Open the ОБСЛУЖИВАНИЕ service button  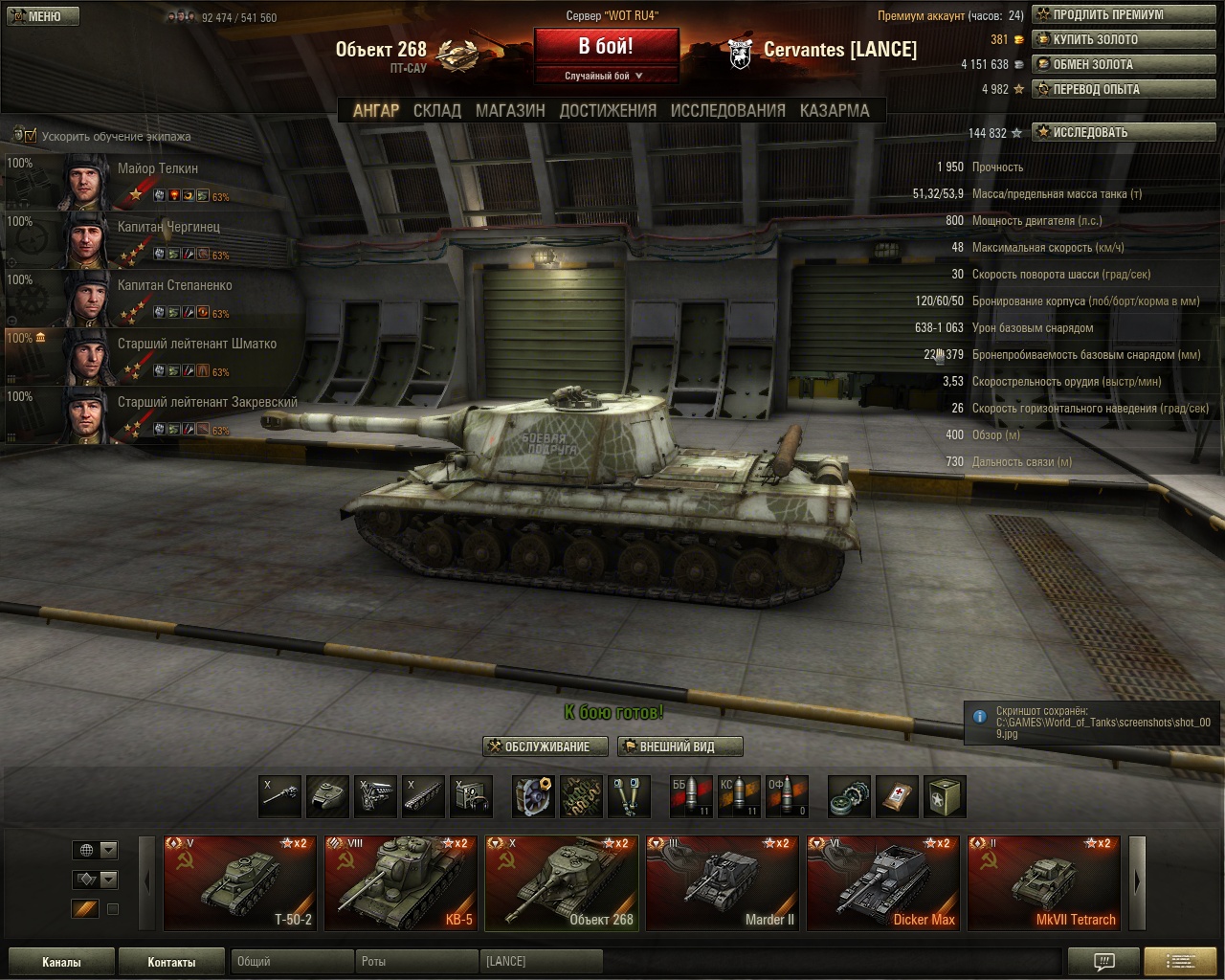click(x=546, y=746)
